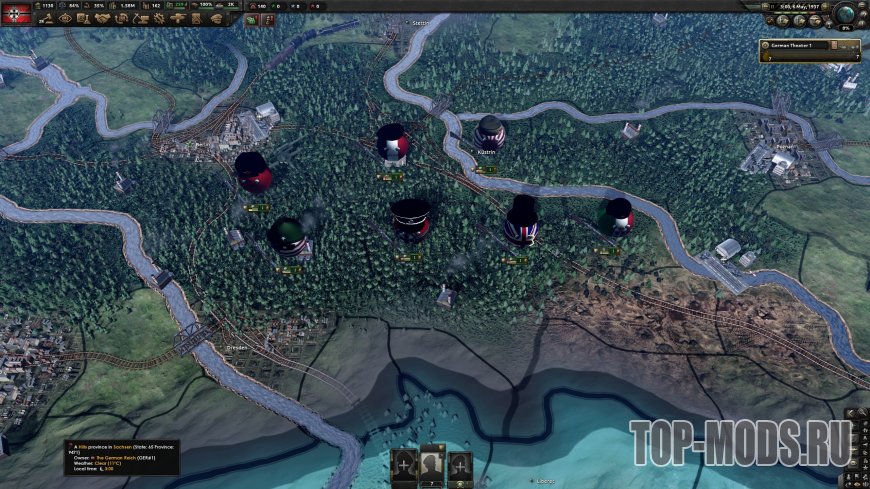Viewport: 870px width, 489px height.
Task: Click the date display to pause
Action: click(798, 8)
